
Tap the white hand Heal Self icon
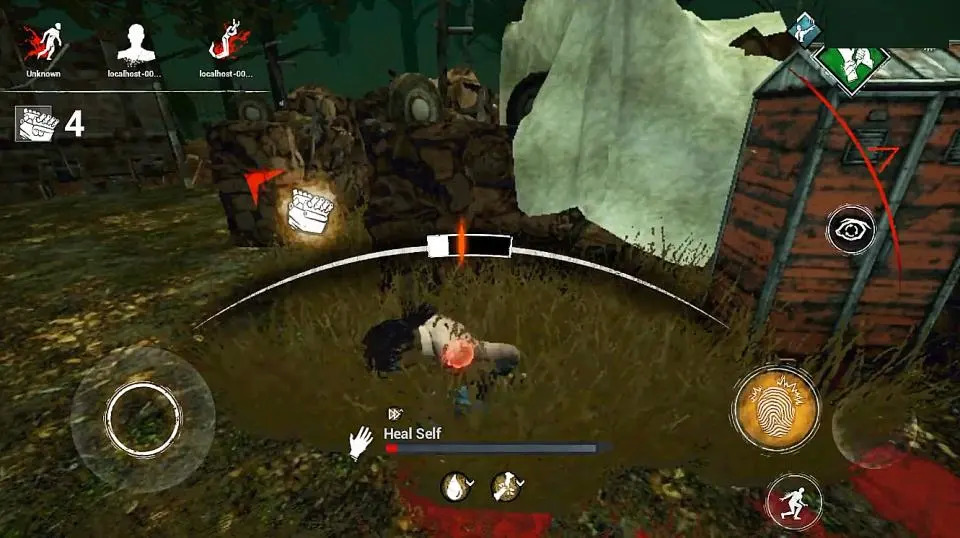click(360, 442)
